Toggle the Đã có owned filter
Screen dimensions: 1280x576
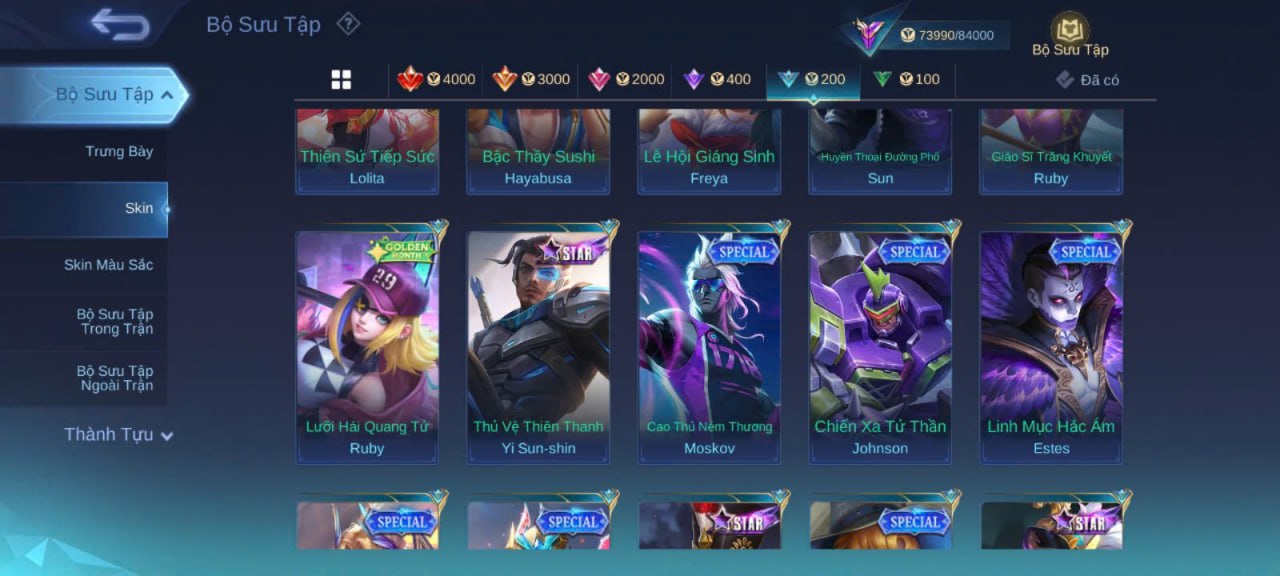click(x=1087, y=80)
